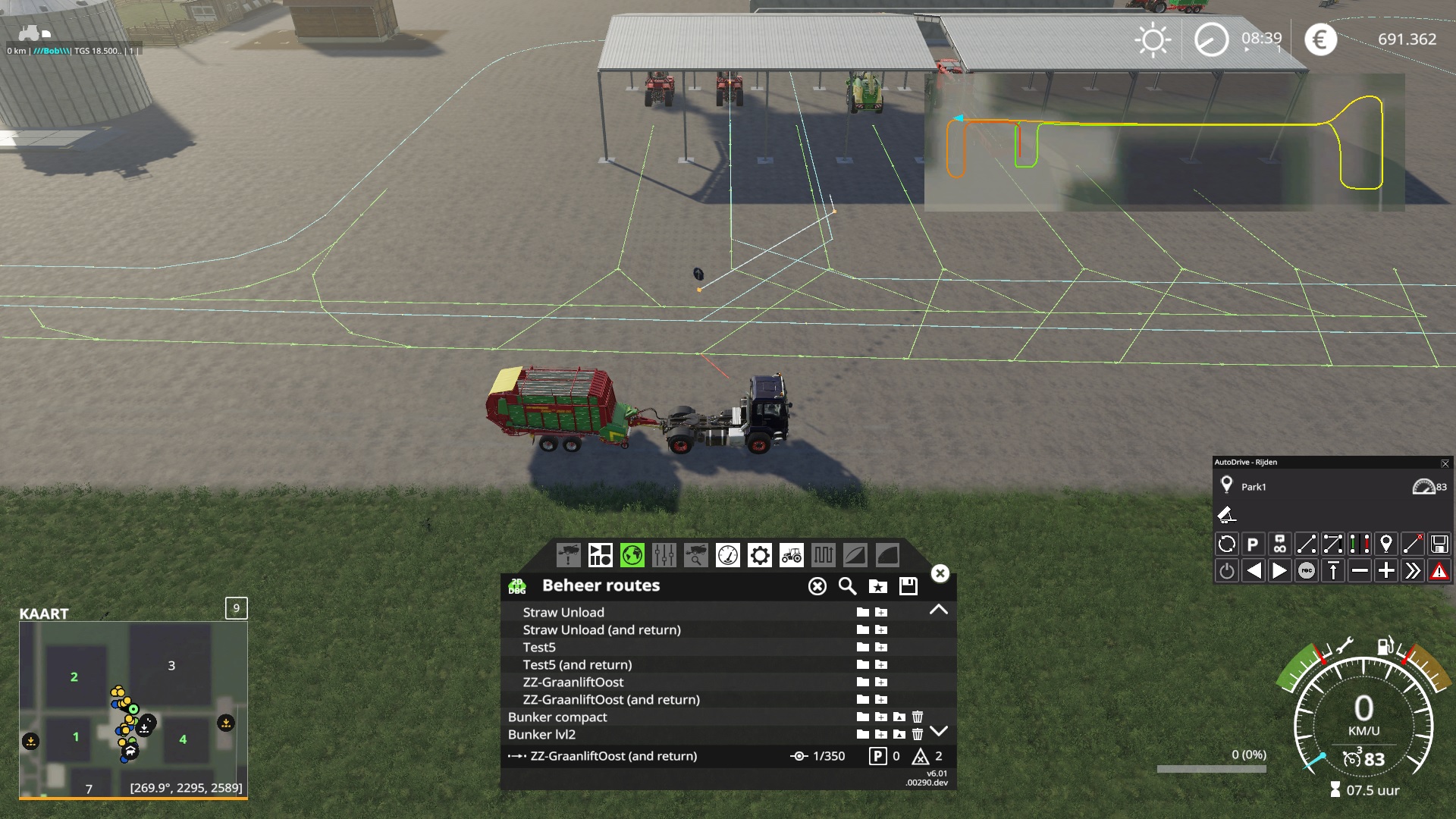Open the gear settings icon in the top toolbar
1456x819 pixels.
[x=760, y=556]
